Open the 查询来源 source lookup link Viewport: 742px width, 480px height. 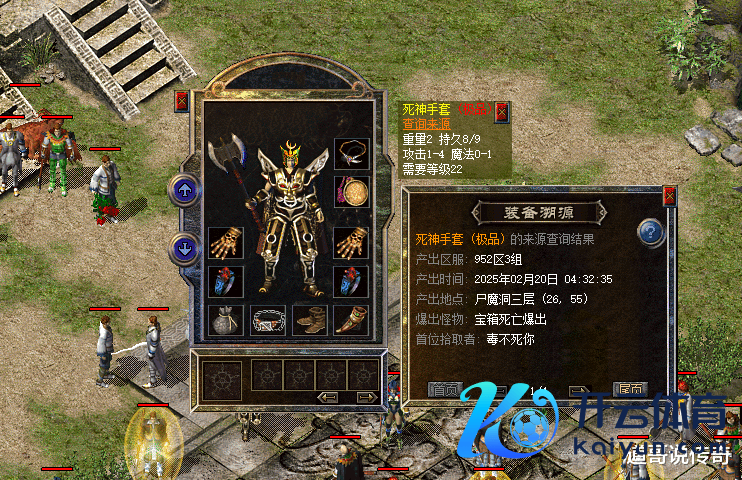(428, 123)
